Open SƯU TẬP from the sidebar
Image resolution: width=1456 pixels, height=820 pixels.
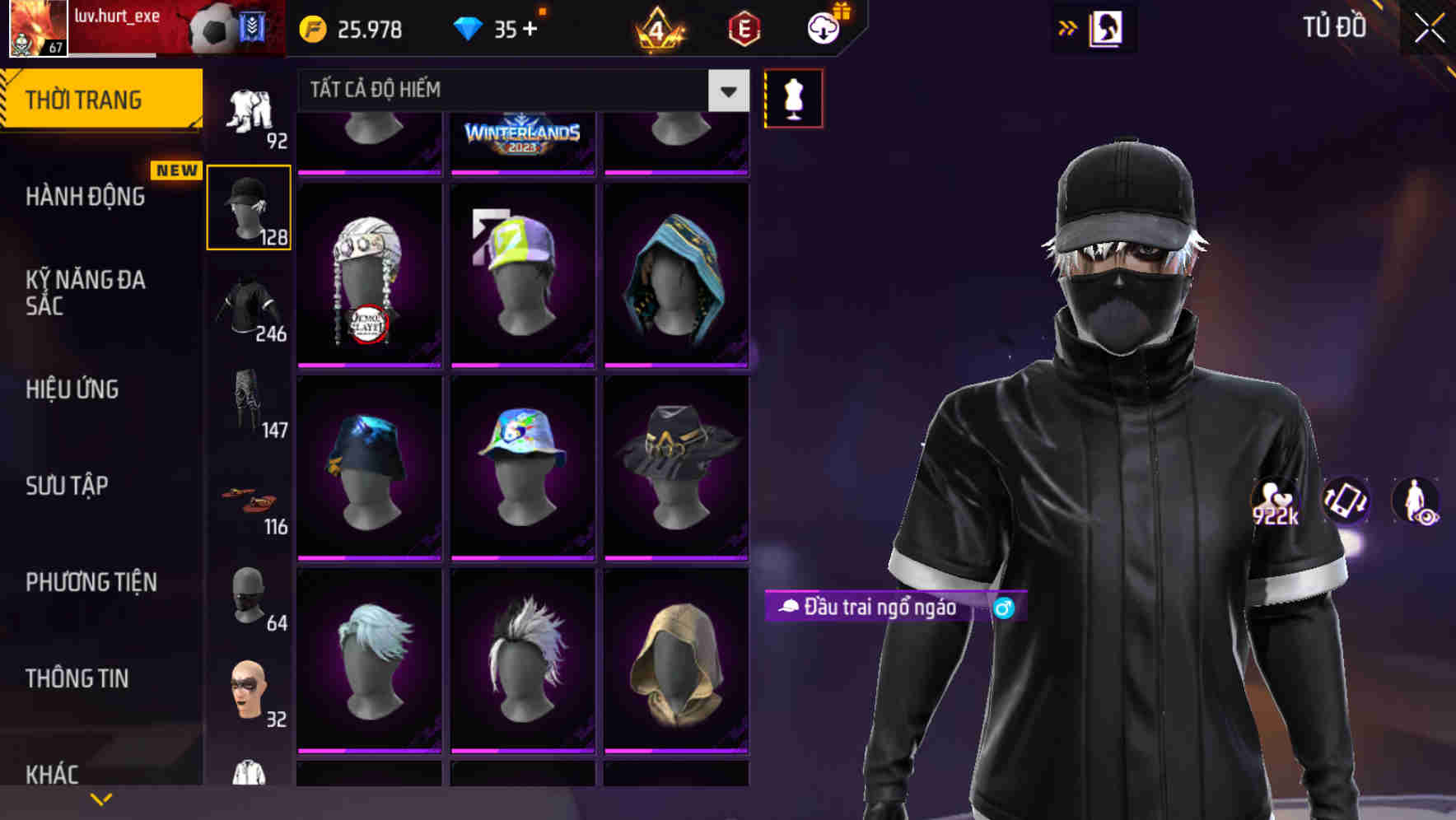tap(66, 486)
